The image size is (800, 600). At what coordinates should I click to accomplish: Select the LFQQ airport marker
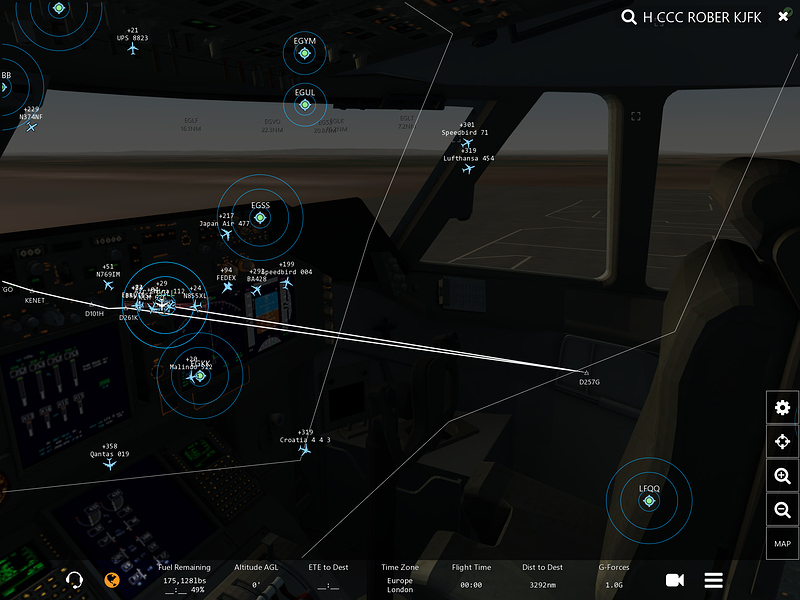tap(649, 500)
